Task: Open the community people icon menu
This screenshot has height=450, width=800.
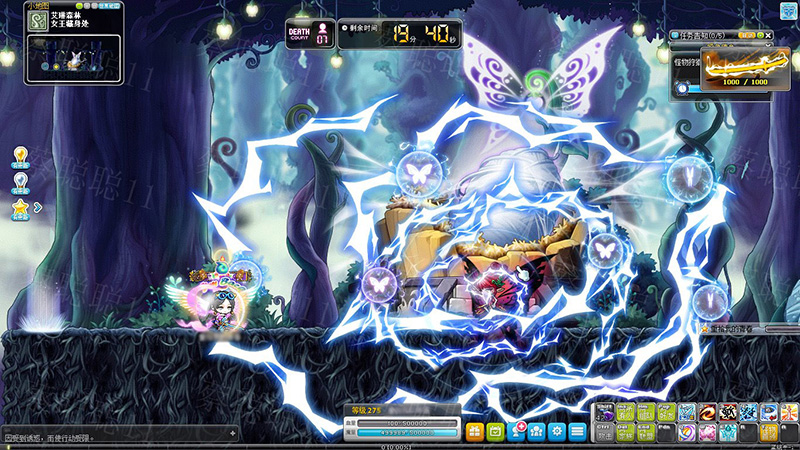Action: 537,431
